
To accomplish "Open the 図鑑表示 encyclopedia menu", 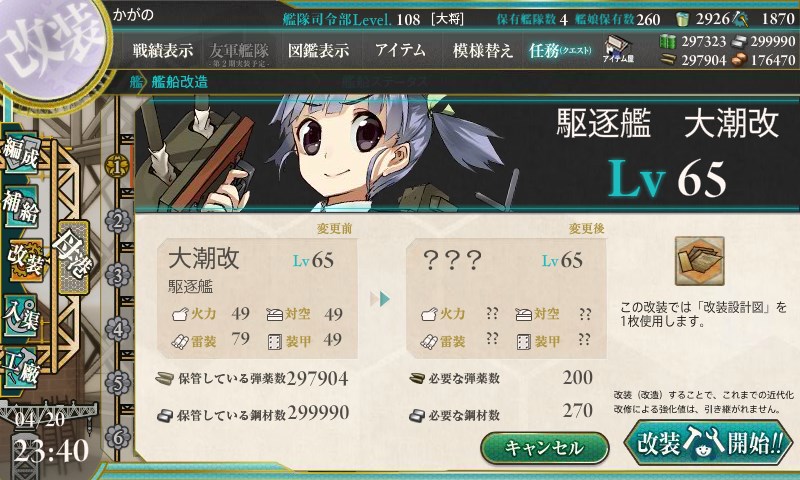I will pos(318,50).
